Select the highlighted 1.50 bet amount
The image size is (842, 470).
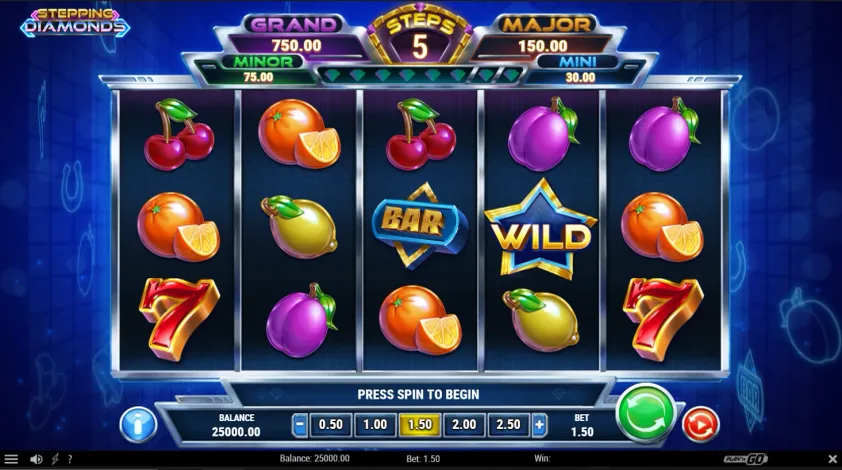(420, 425)
